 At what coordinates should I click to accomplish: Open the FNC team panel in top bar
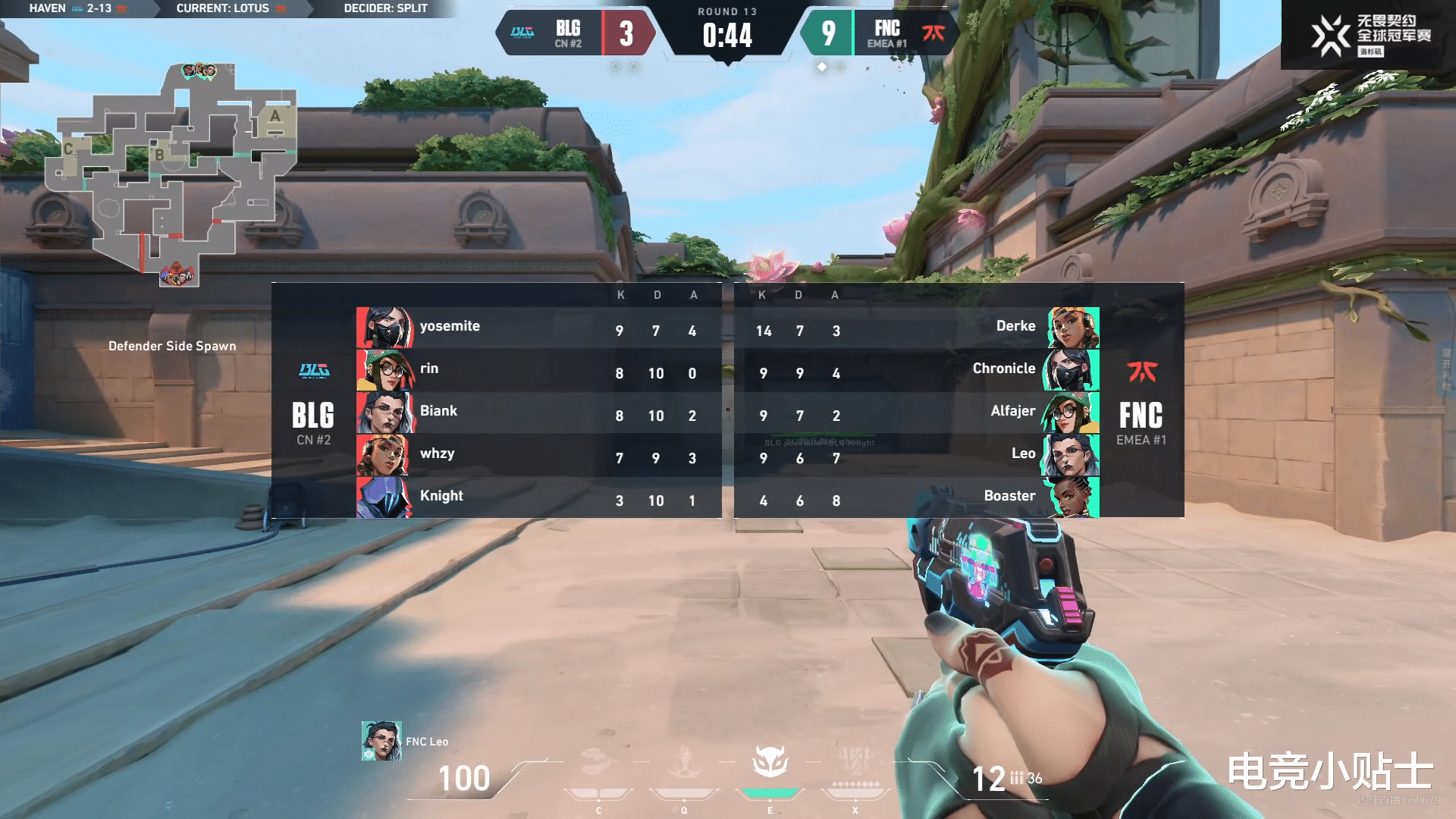[880, 33]
